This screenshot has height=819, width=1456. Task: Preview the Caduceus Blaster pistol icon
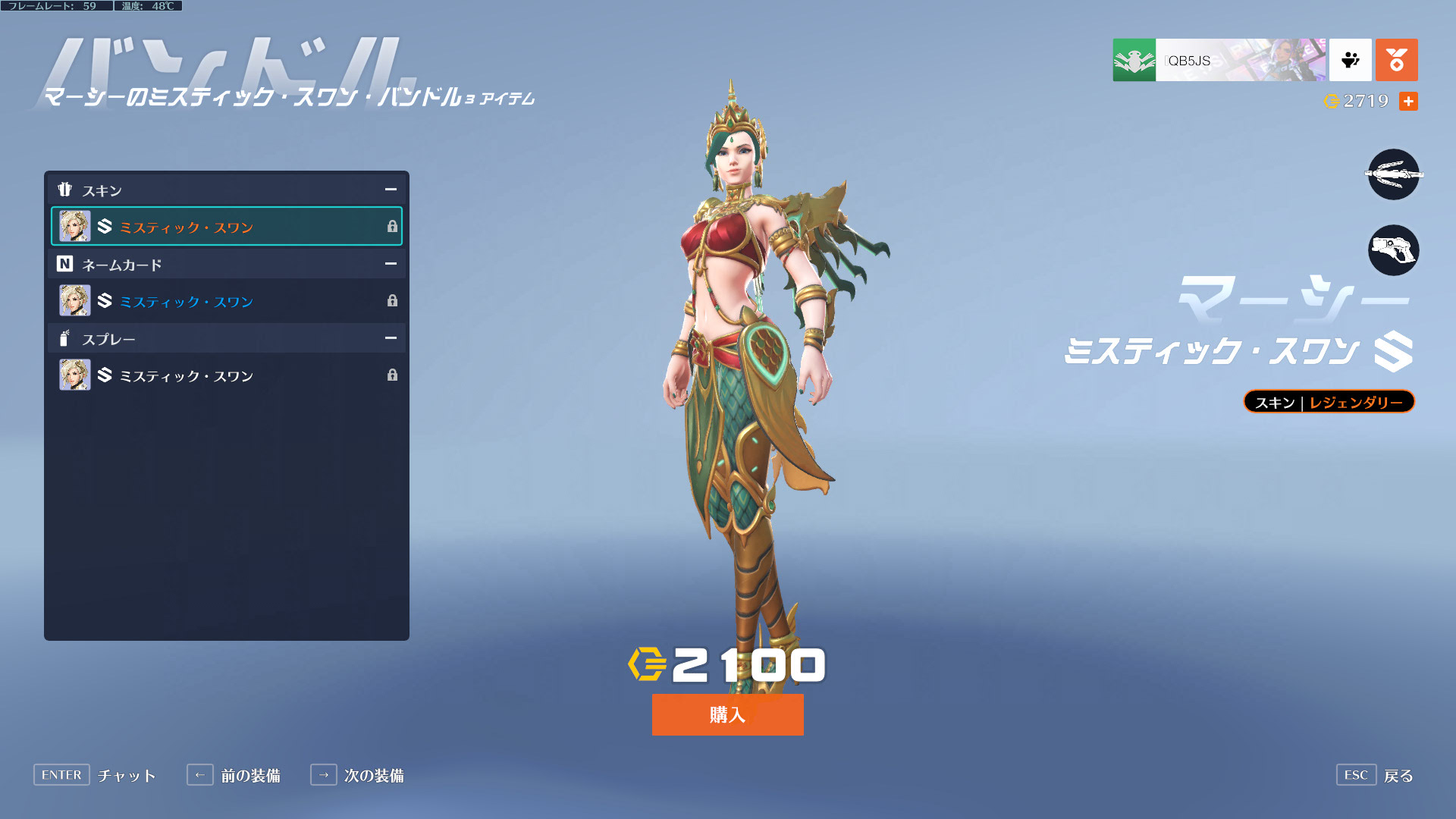coord(1393,250)
